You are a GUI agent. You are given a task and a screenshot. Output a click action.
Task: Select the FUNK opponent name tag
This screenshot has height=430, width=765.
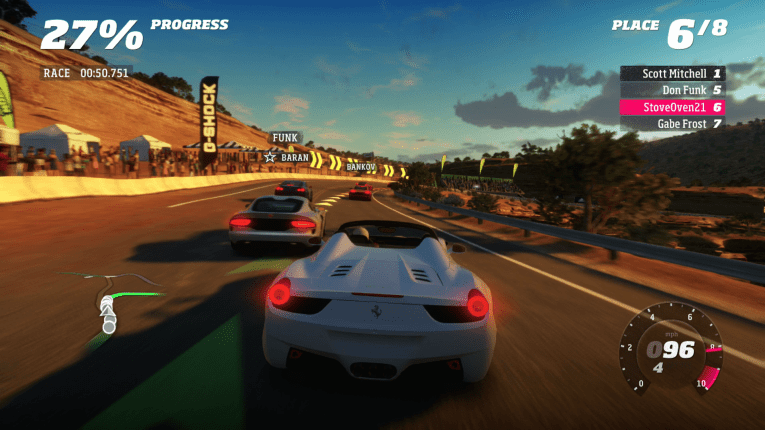click(286, 138)
